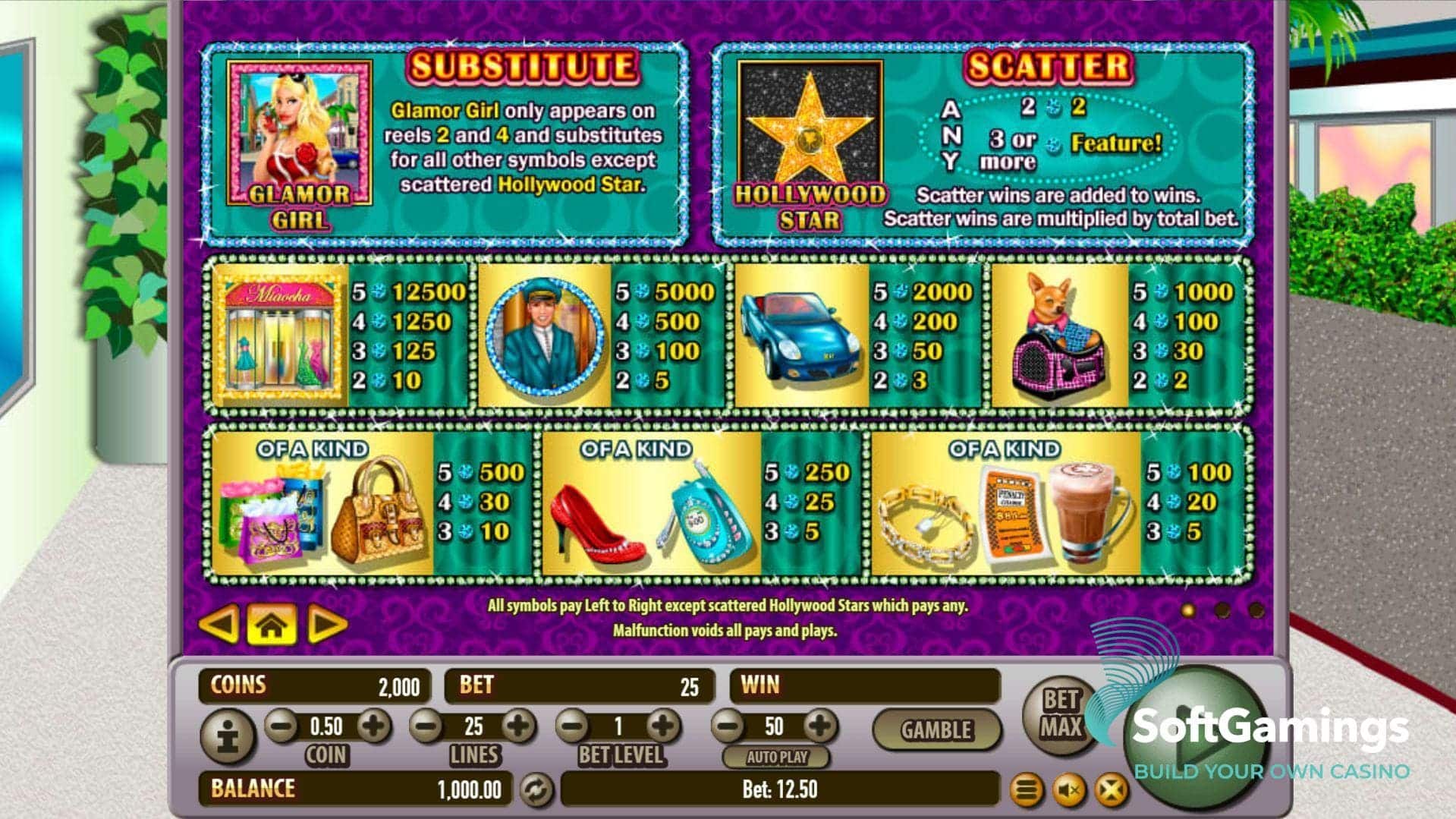
Task: Open the hamburger menu
Action: point(1026,791)
